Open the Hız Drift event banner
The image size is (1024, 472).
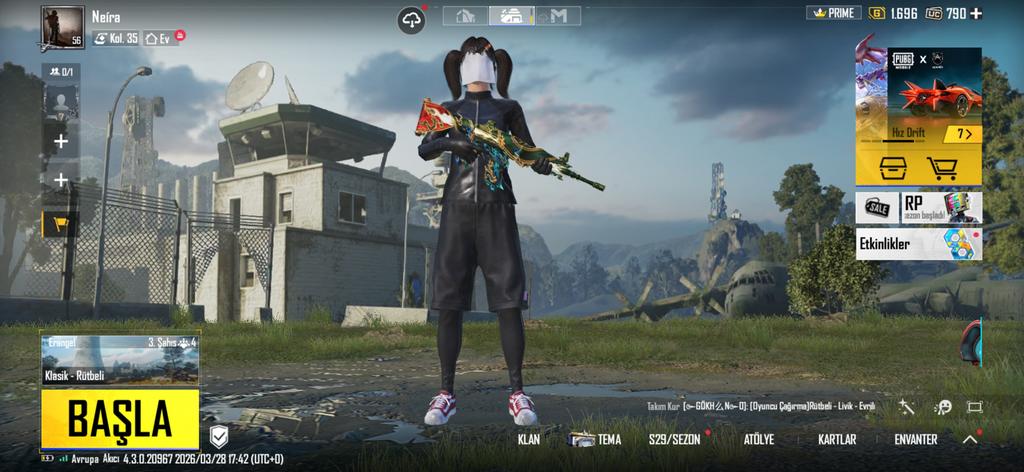(x=918, y=97)
